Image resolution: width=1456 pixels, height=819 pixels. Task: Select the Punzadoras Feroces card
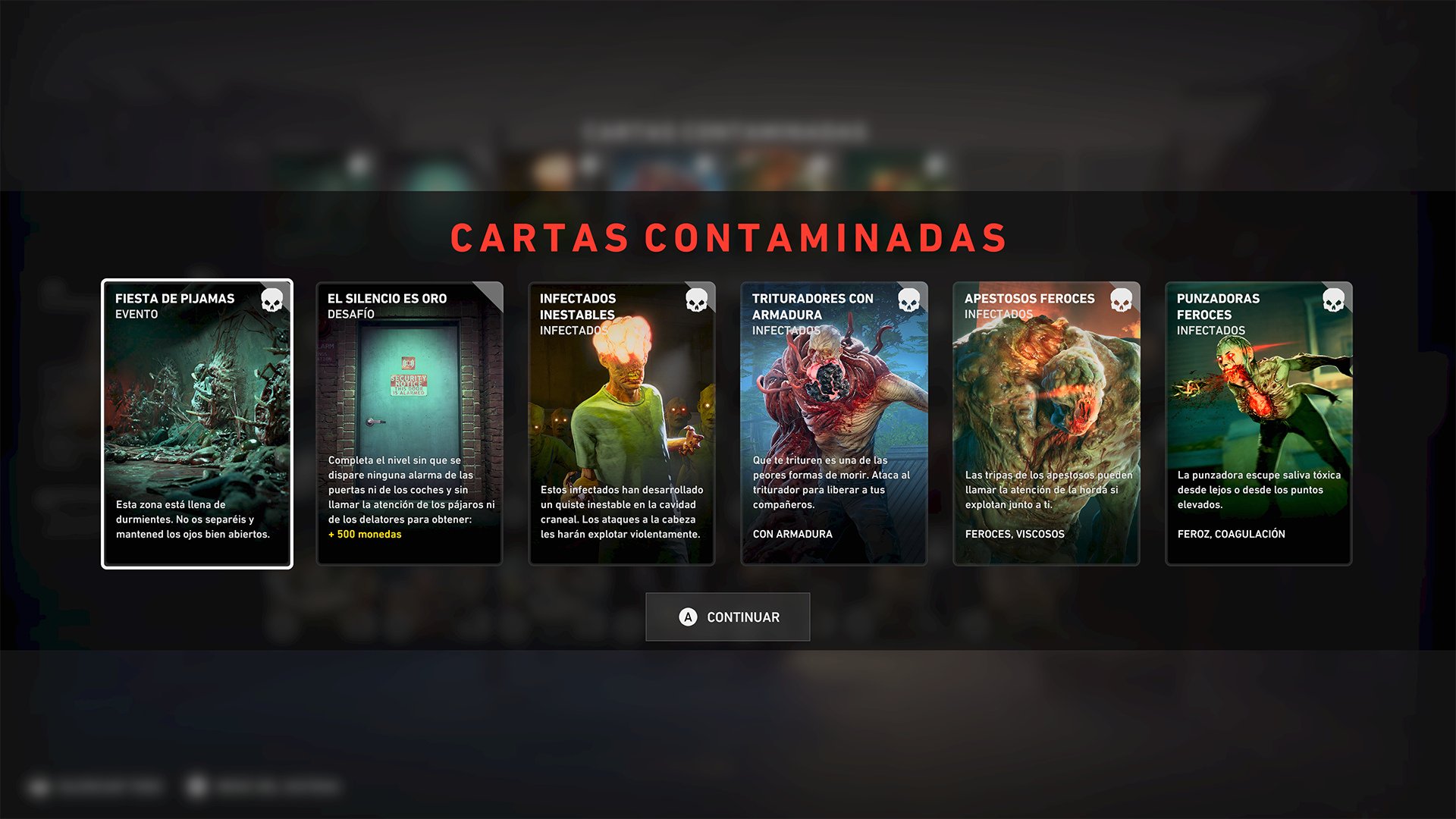pos(1259,423)
